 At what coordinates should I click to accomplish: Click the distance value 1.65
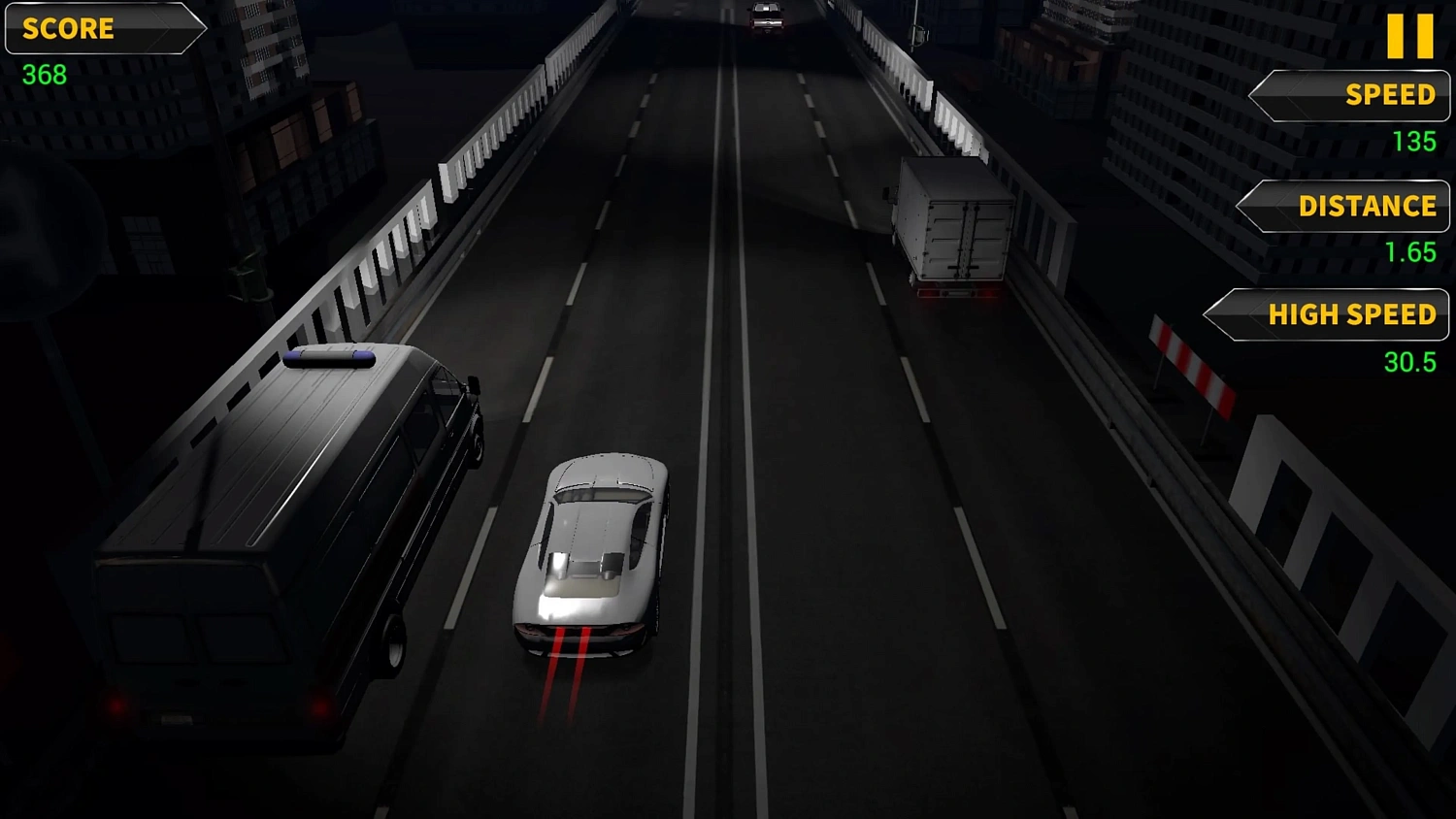(x=1408, y=252)
